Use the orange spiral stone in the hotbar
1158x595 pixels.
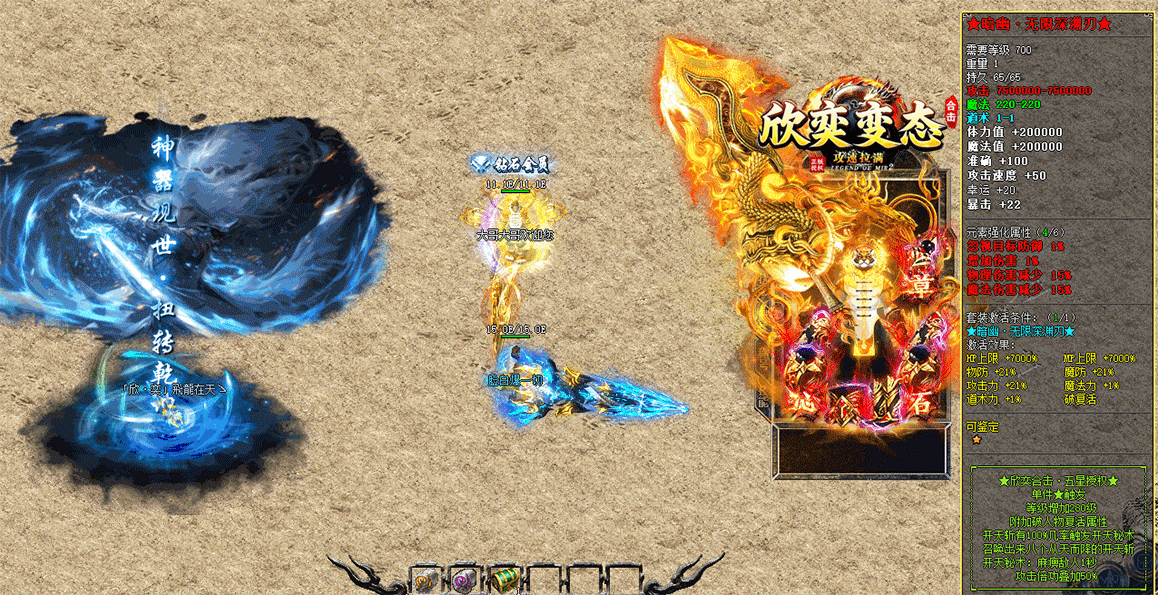(x=425, y=578)
